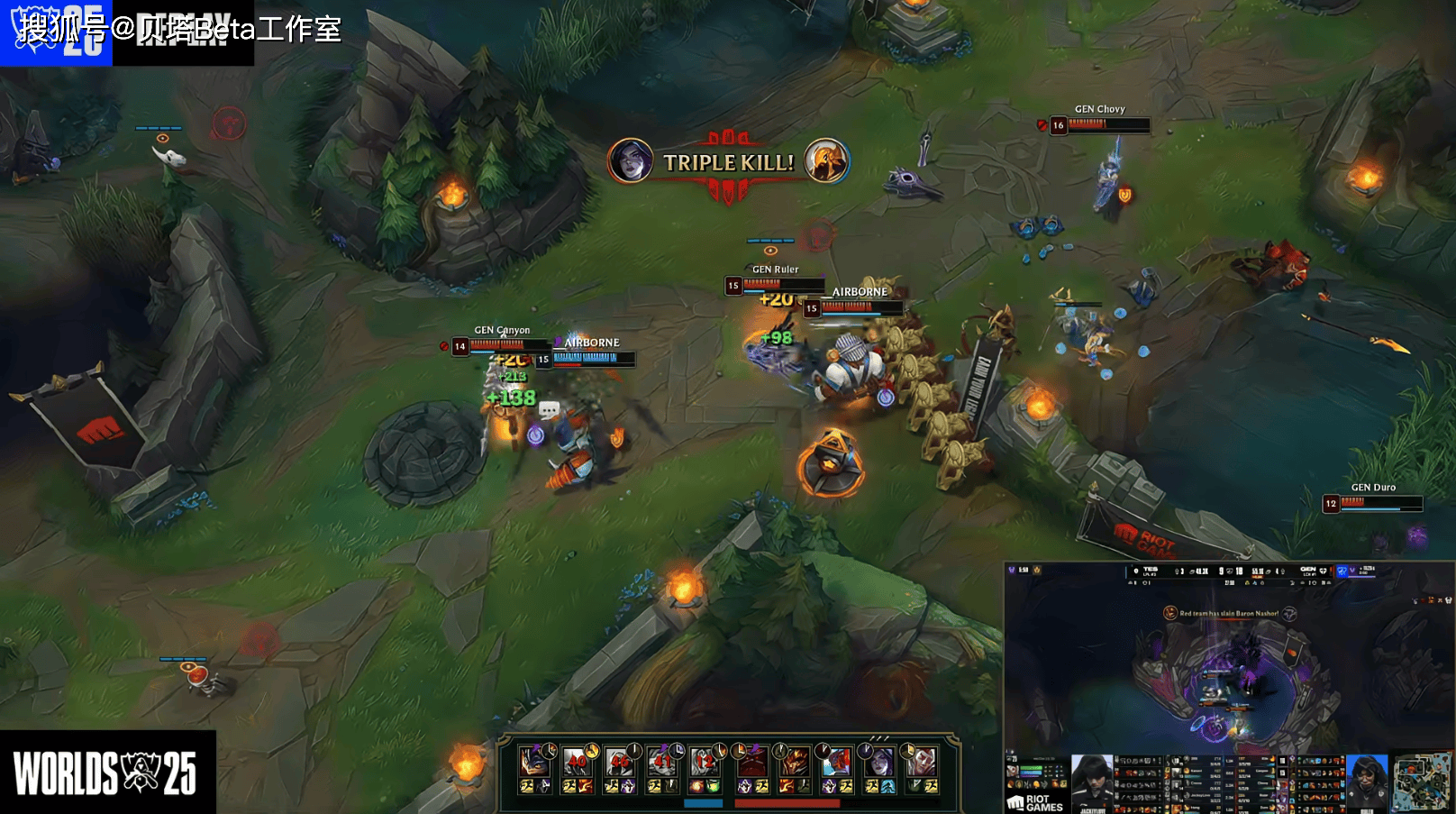Select the dead champion portrait showing 46

pos(619,763)
